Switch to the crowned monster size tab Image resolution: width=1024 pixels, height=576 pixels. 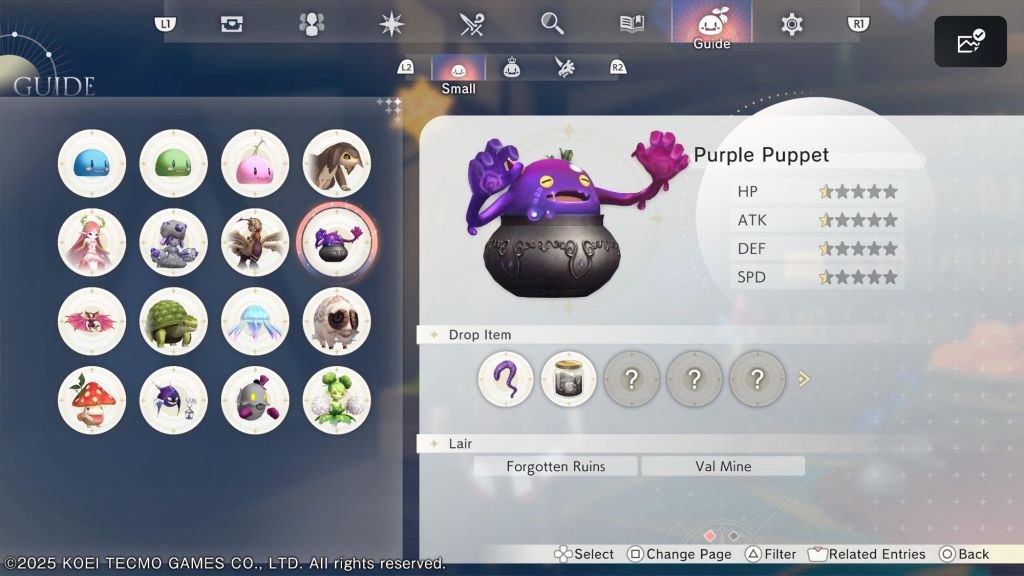click(x=512, y=68)
